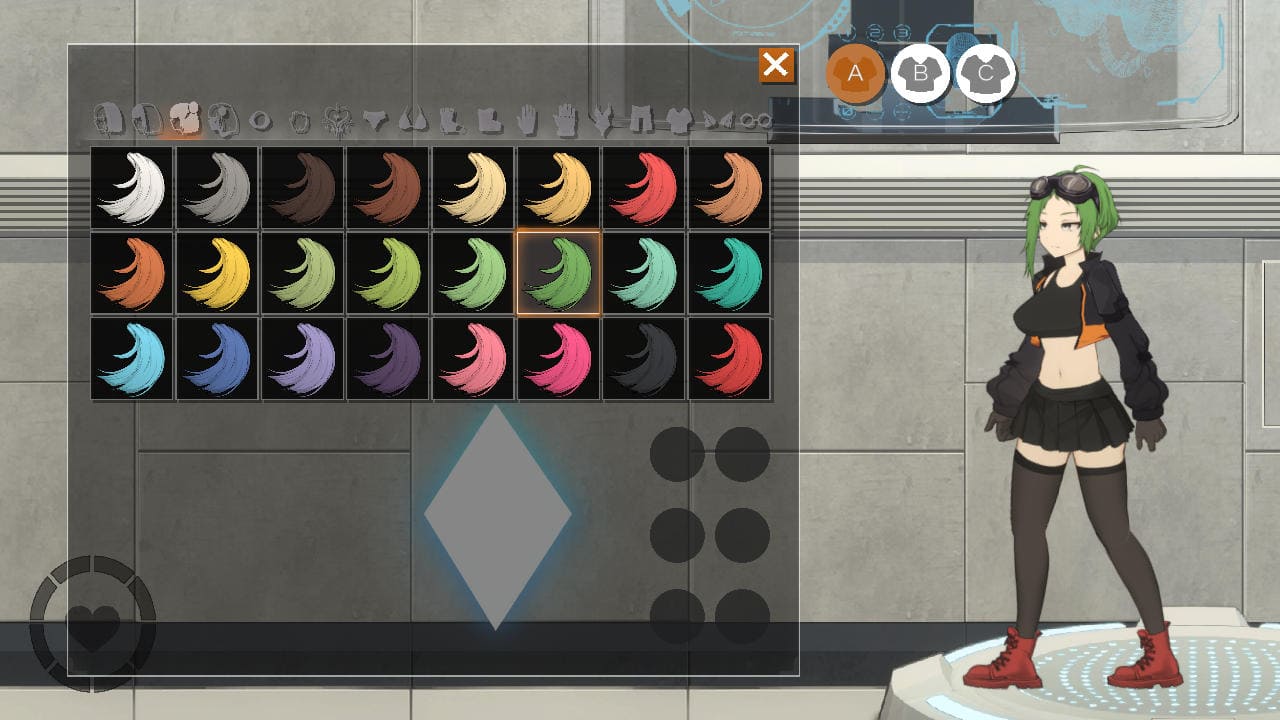1280x720 pixels.
Task: Choose the dark brown hair swatch
Action: (303, 188)
